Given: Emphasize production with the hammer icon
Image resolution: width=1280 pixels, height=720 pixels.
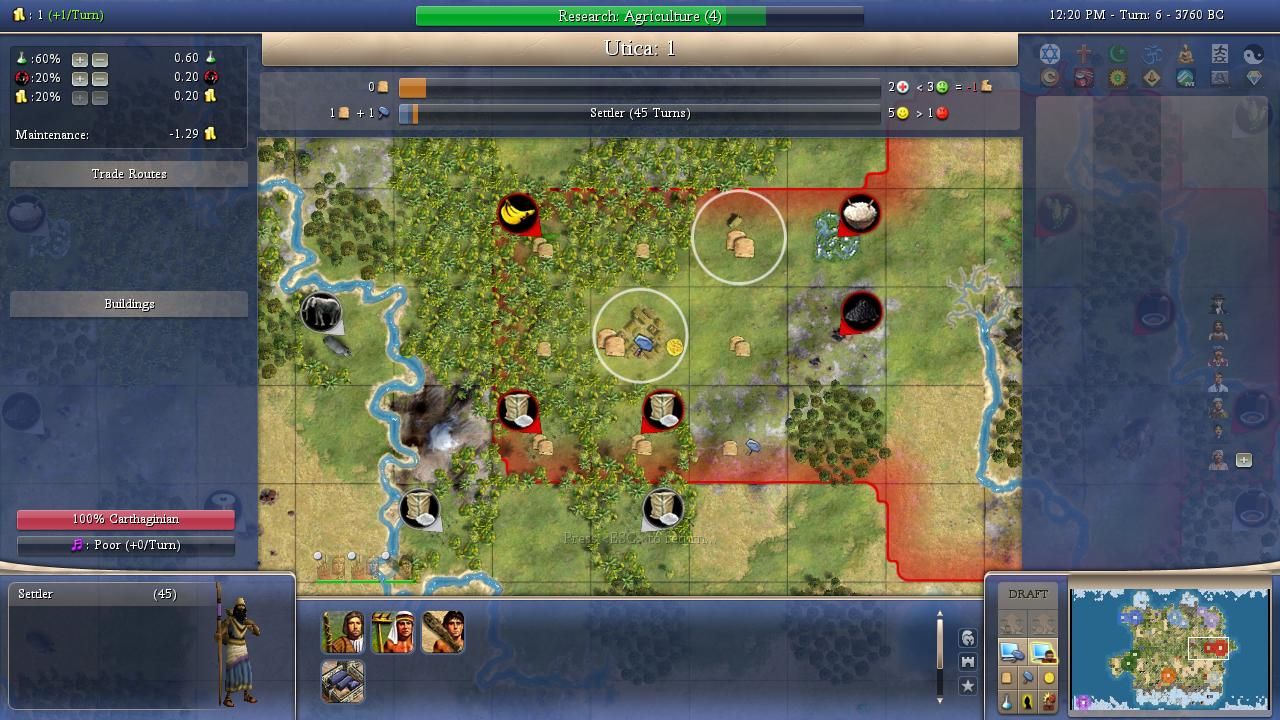Looking at the screenshot, I should click(x=1028, y=678).
